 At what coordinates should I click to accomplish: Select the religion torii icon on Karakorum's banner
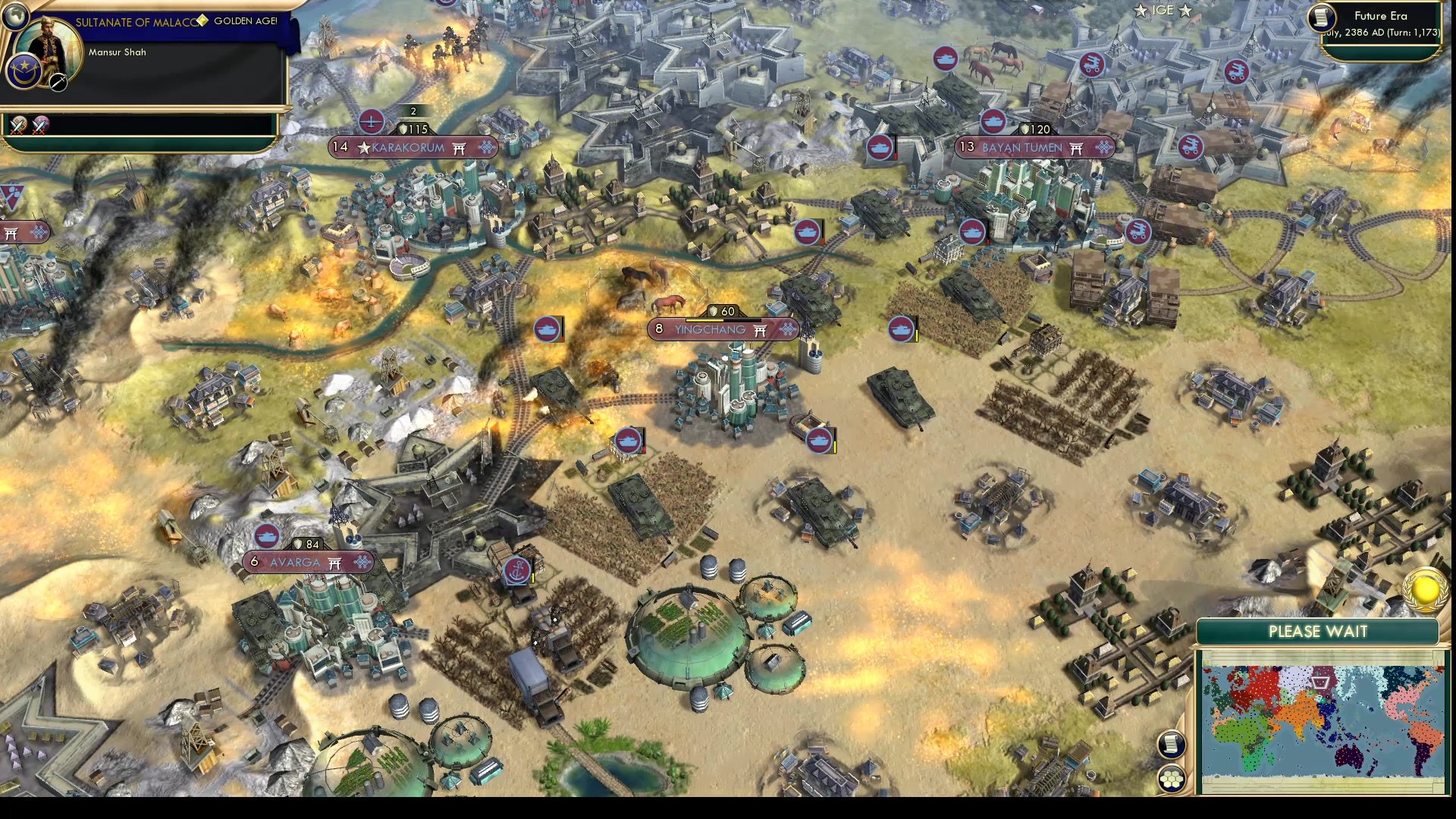point(460,149)
